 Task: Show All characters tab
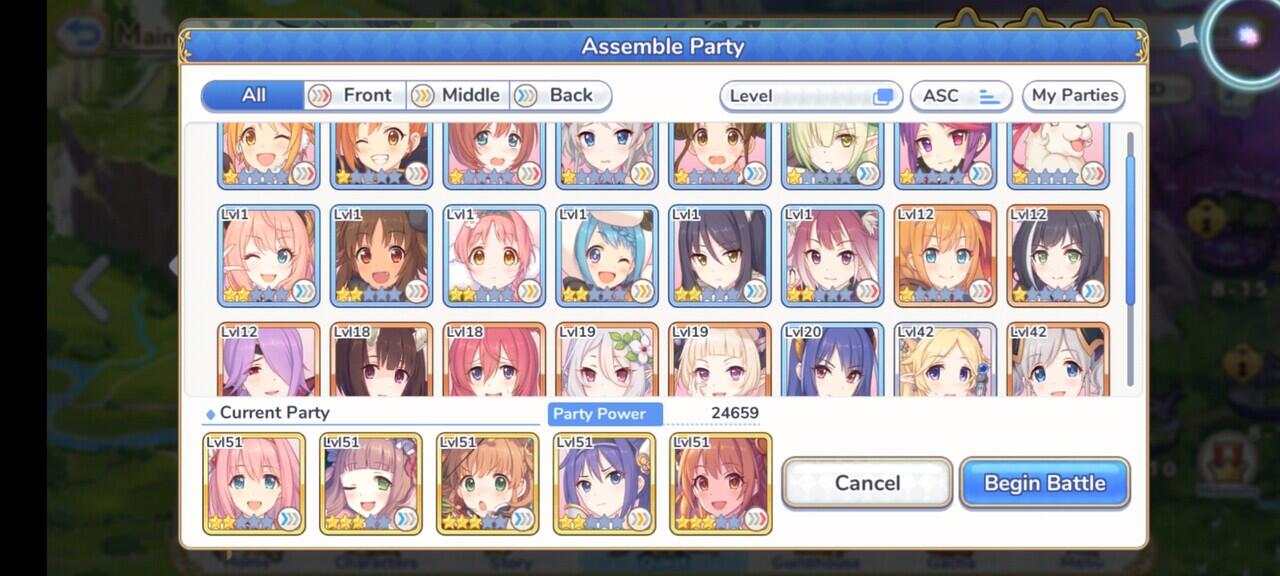[x=253, y=95]
